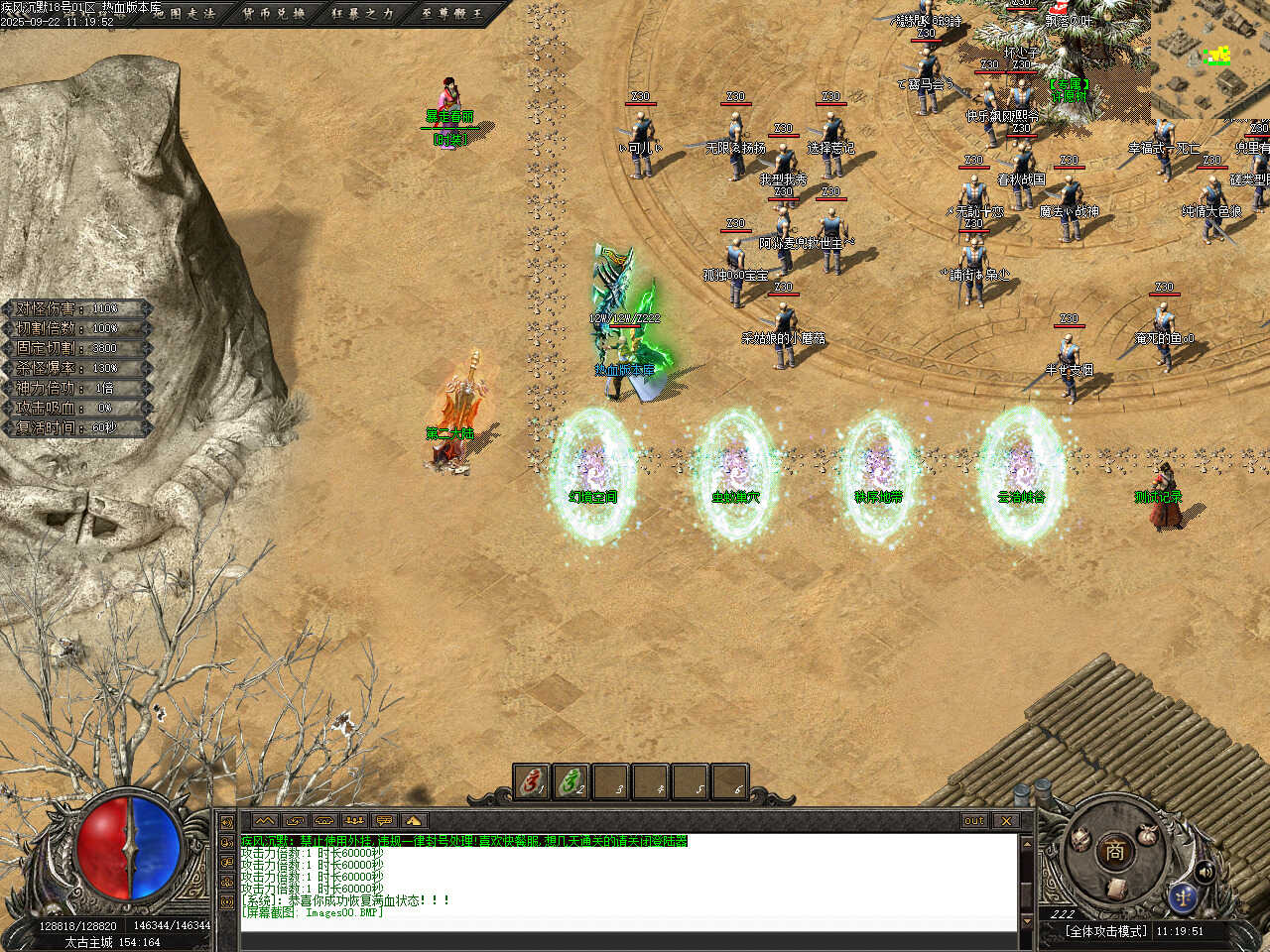This screenshot has width=1270, height=952.
Task: Close the chat panel with X
Action: click(1006, 820)
